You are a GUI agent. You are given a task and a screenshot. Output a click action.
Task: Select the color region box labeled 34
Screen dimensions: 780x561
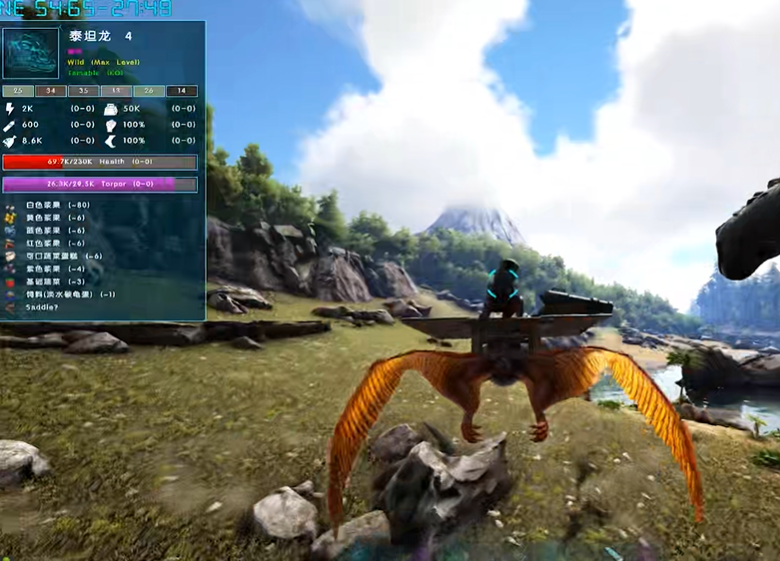pyautogui.click(x=50, y=91)
